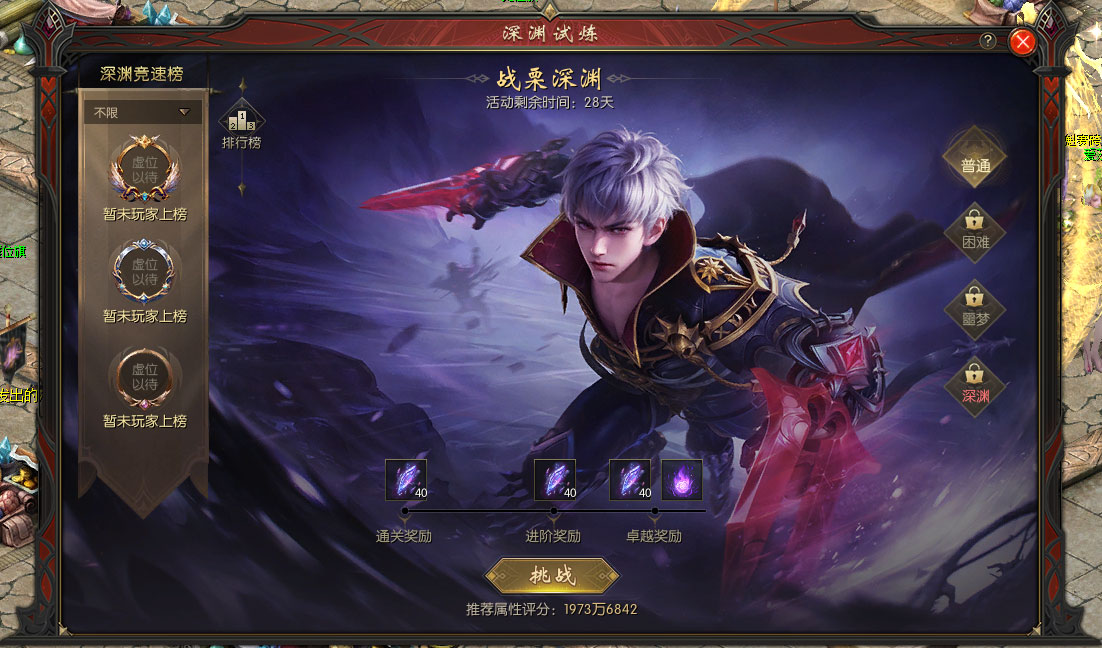View the purple flame orb reward

pyautogui.click(x=681, y=480)
